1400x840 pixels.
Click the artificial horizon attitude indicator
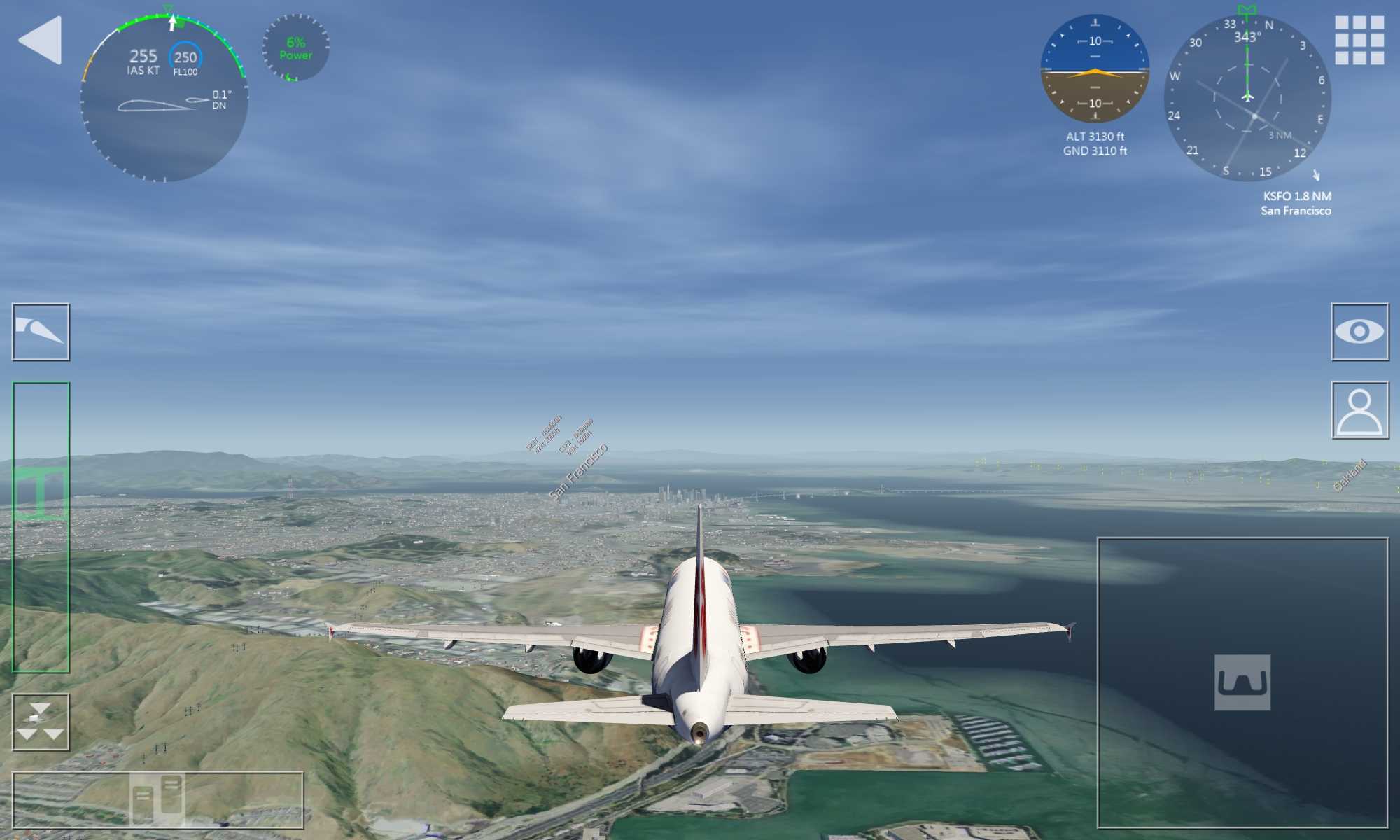click(x=1095, y=70)
